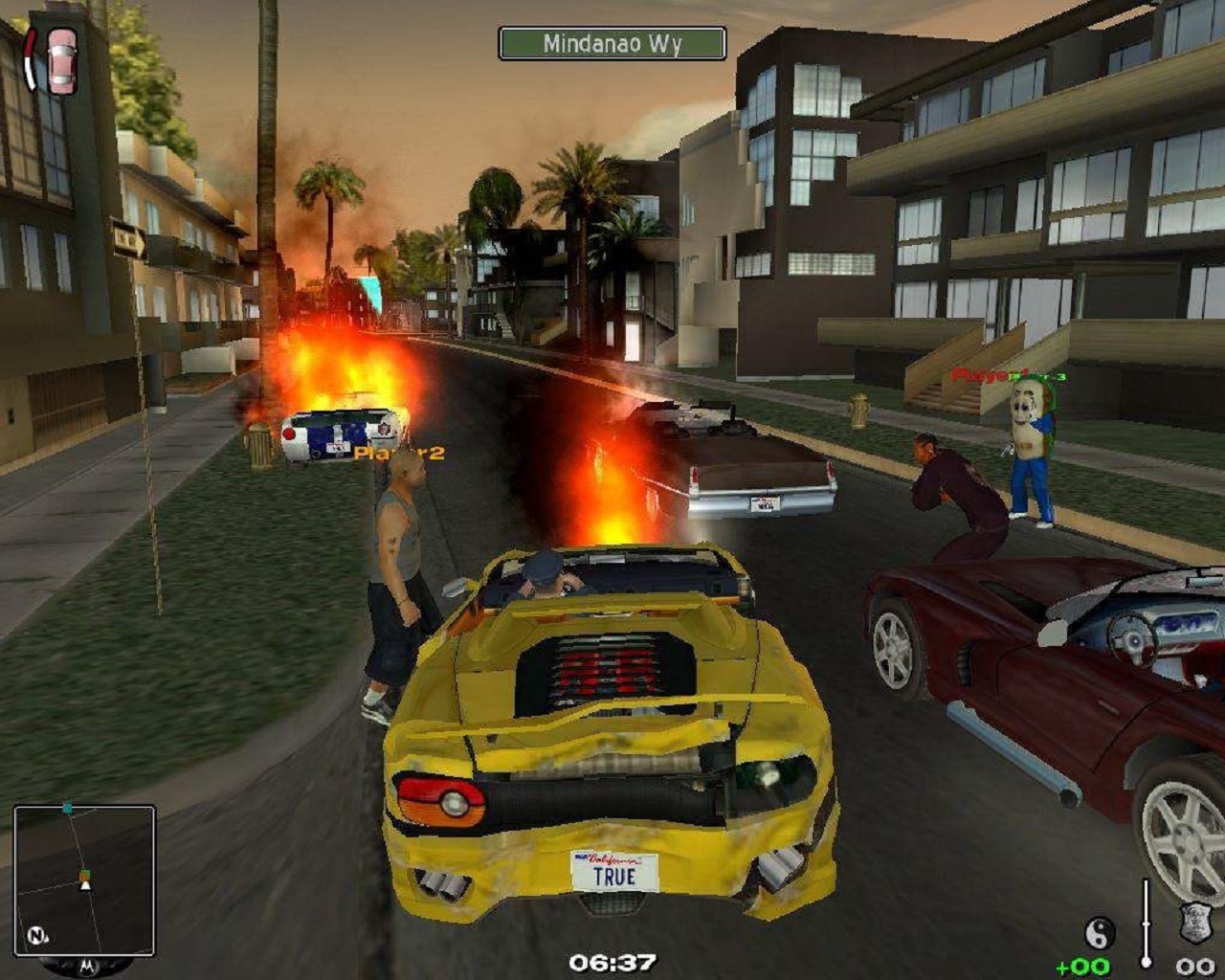Image resolution: width=1225 pixels, height=980 pixels.
Task: Click the pink car damage indicator icon
Action: tap(61, 61)
